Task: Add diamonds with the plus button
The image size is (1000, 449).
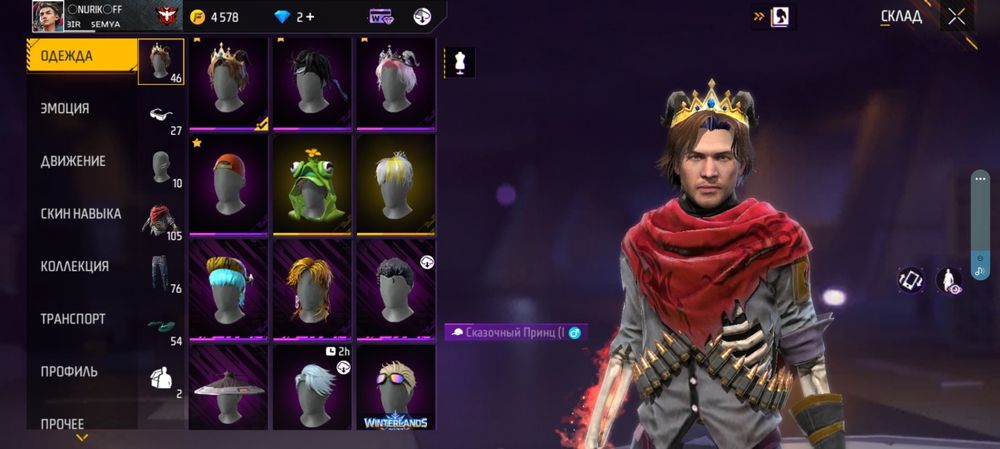Action: 310,17
